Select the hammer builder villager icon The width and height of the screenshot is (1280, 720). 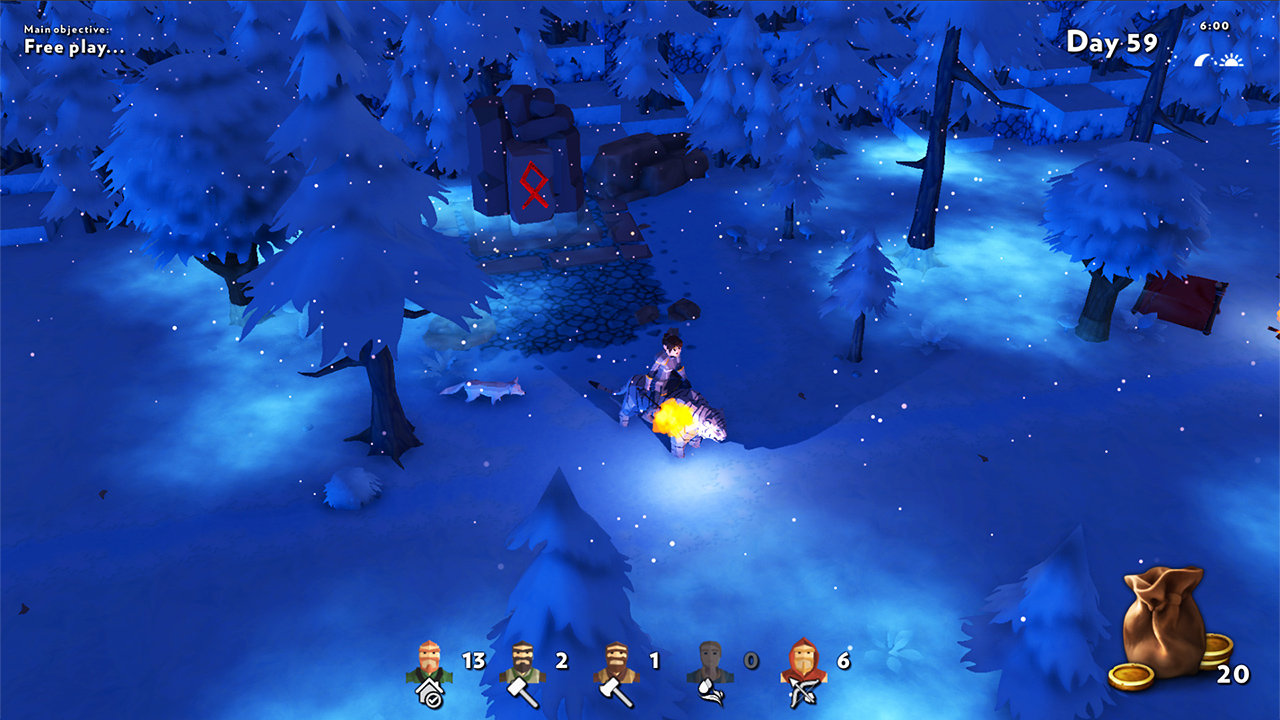[x=521, y=662]
